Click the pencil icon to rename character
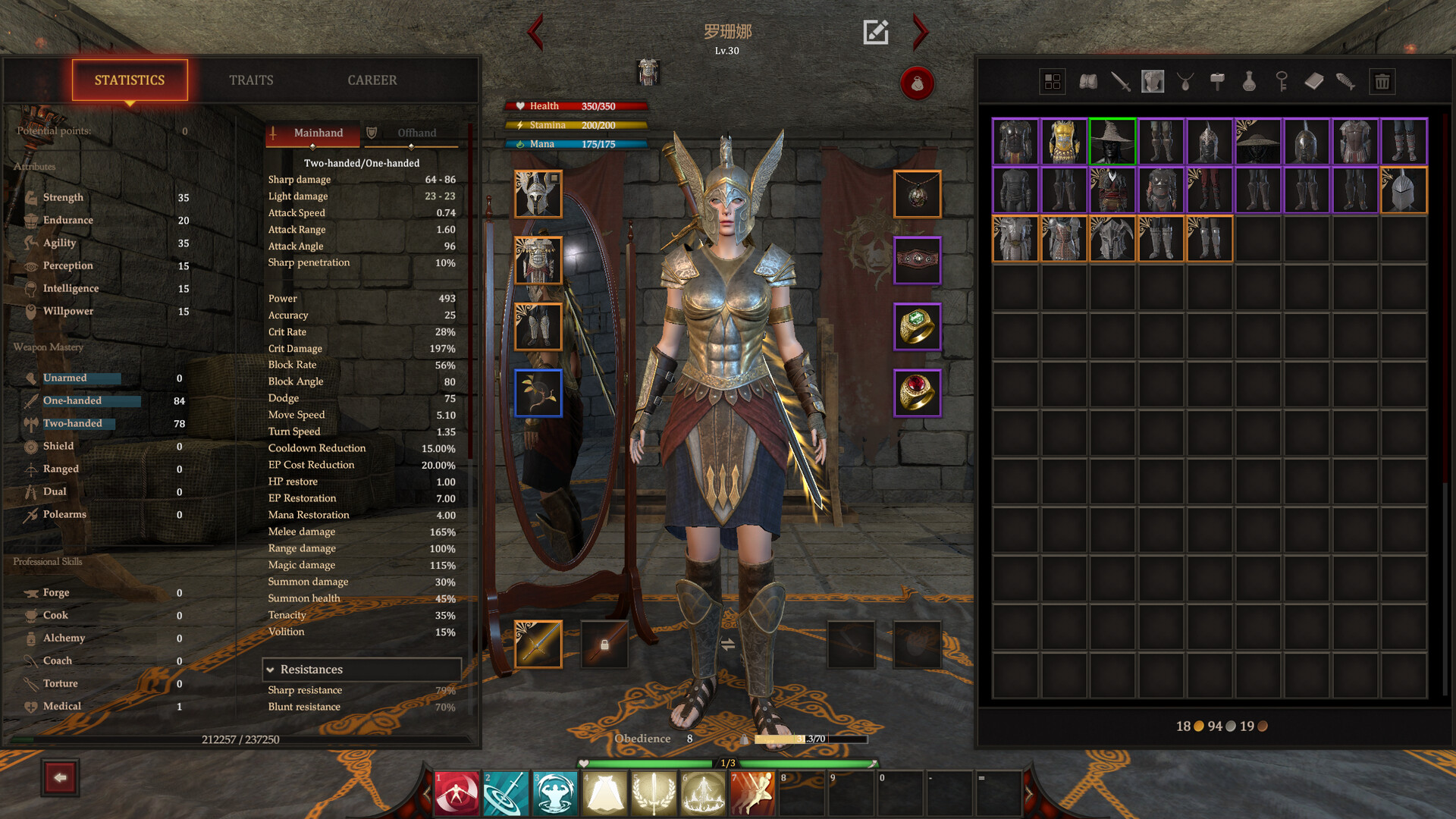This screenshot has width=1456, height=819. (x=876, y=32)
